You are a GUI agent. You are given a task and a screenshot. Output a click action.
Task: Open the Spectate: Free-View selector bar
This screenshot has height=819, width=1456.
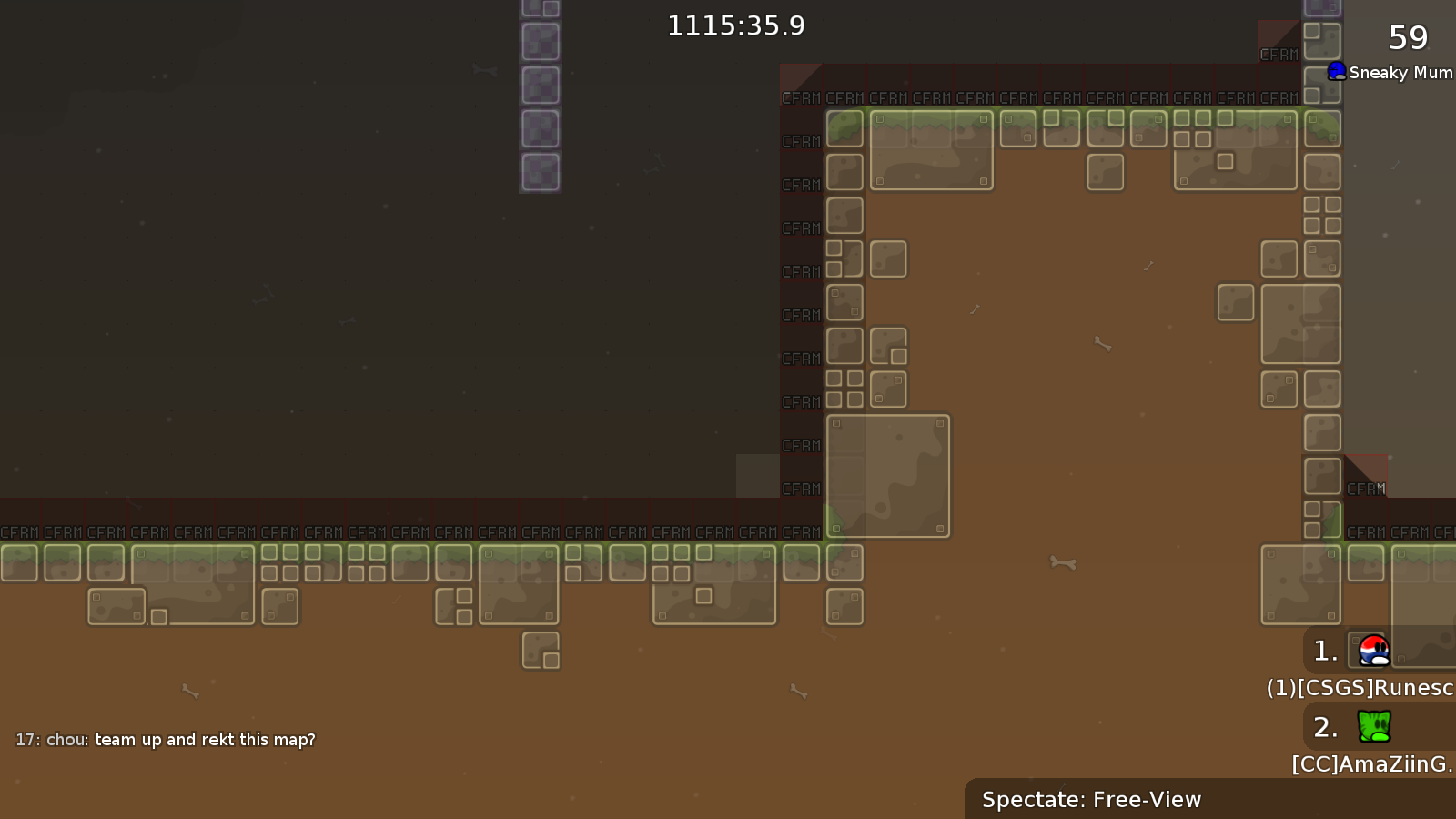[1090, 799]
